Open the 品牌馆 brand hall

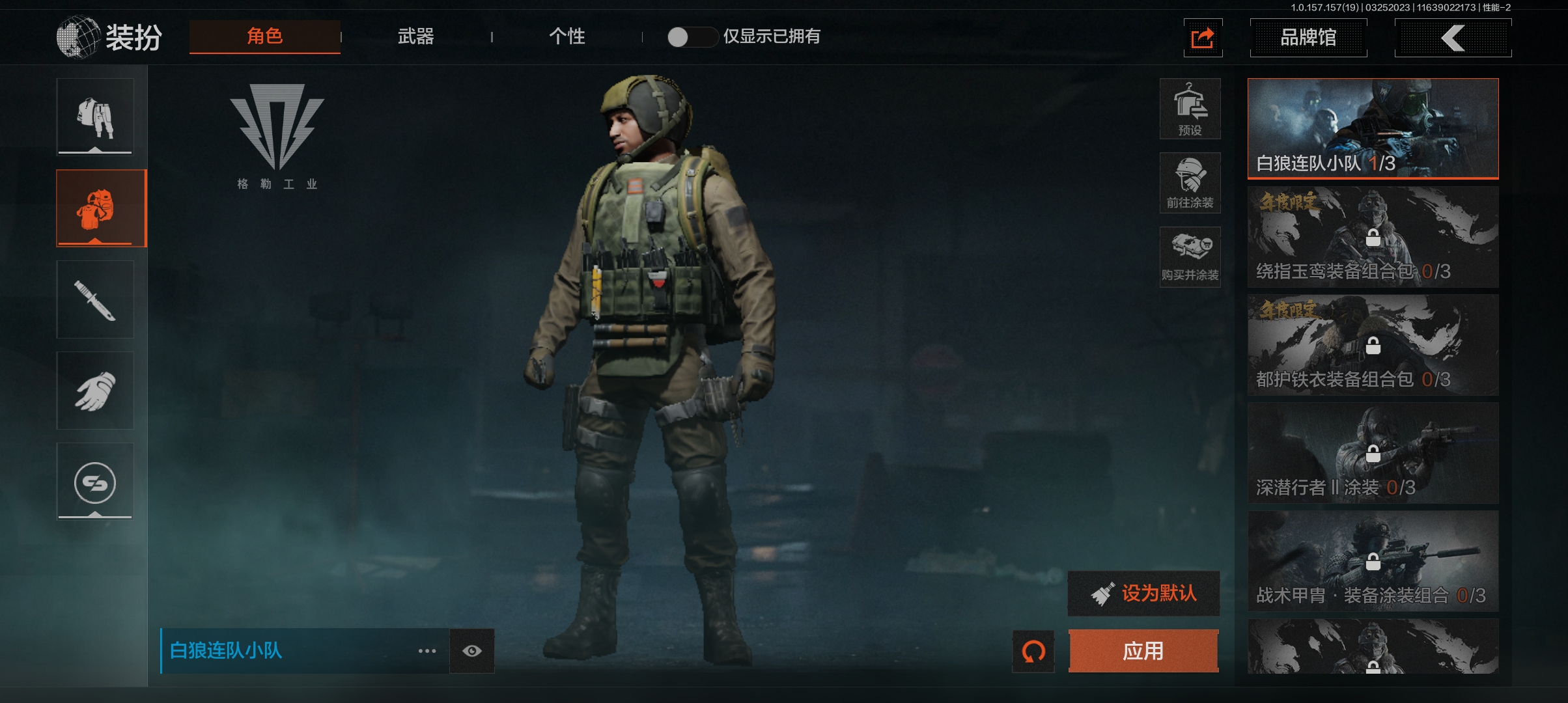coord(1308,38)
